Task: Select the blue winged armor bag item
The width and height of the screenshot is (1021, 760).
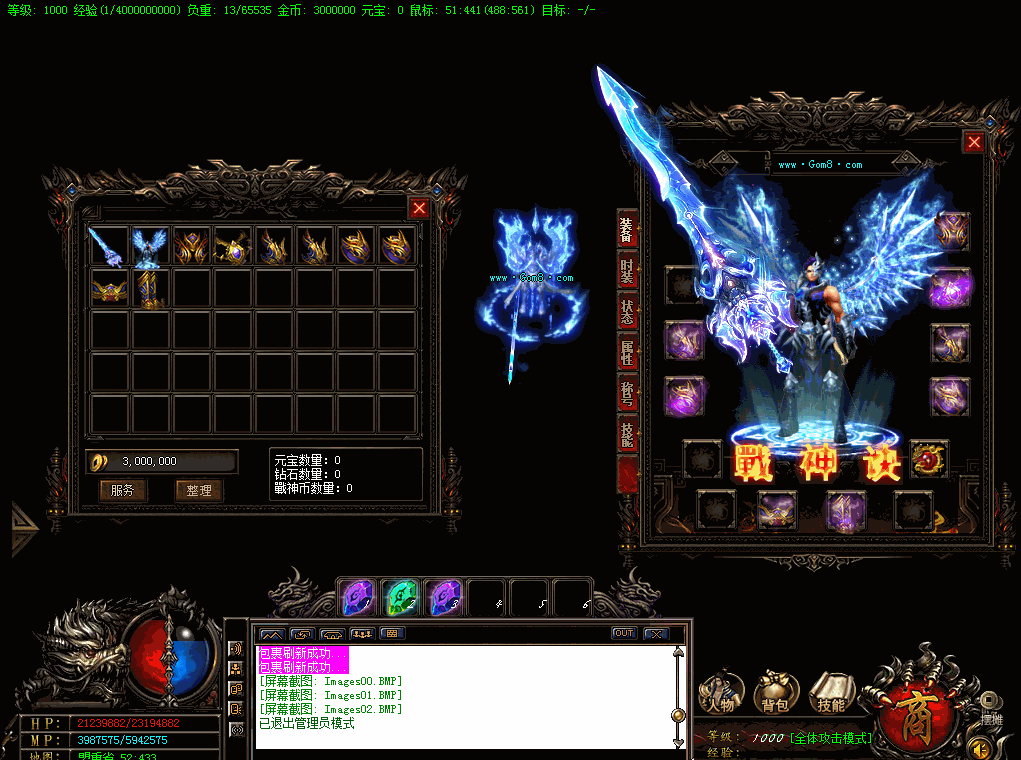Action: tap(149, 247)
